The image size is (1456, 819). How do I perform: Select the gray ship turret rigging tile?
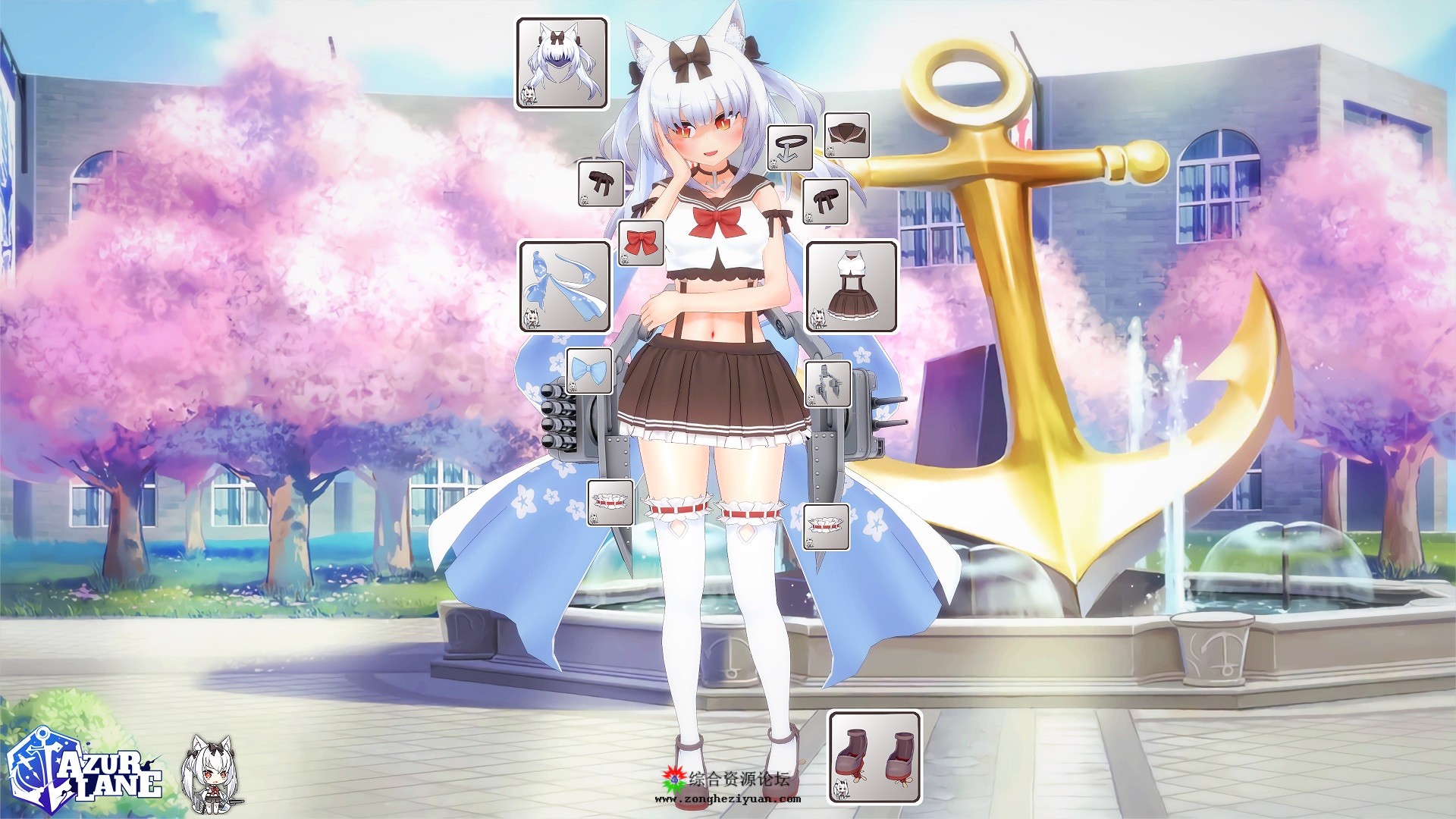(x=827, y=384)
